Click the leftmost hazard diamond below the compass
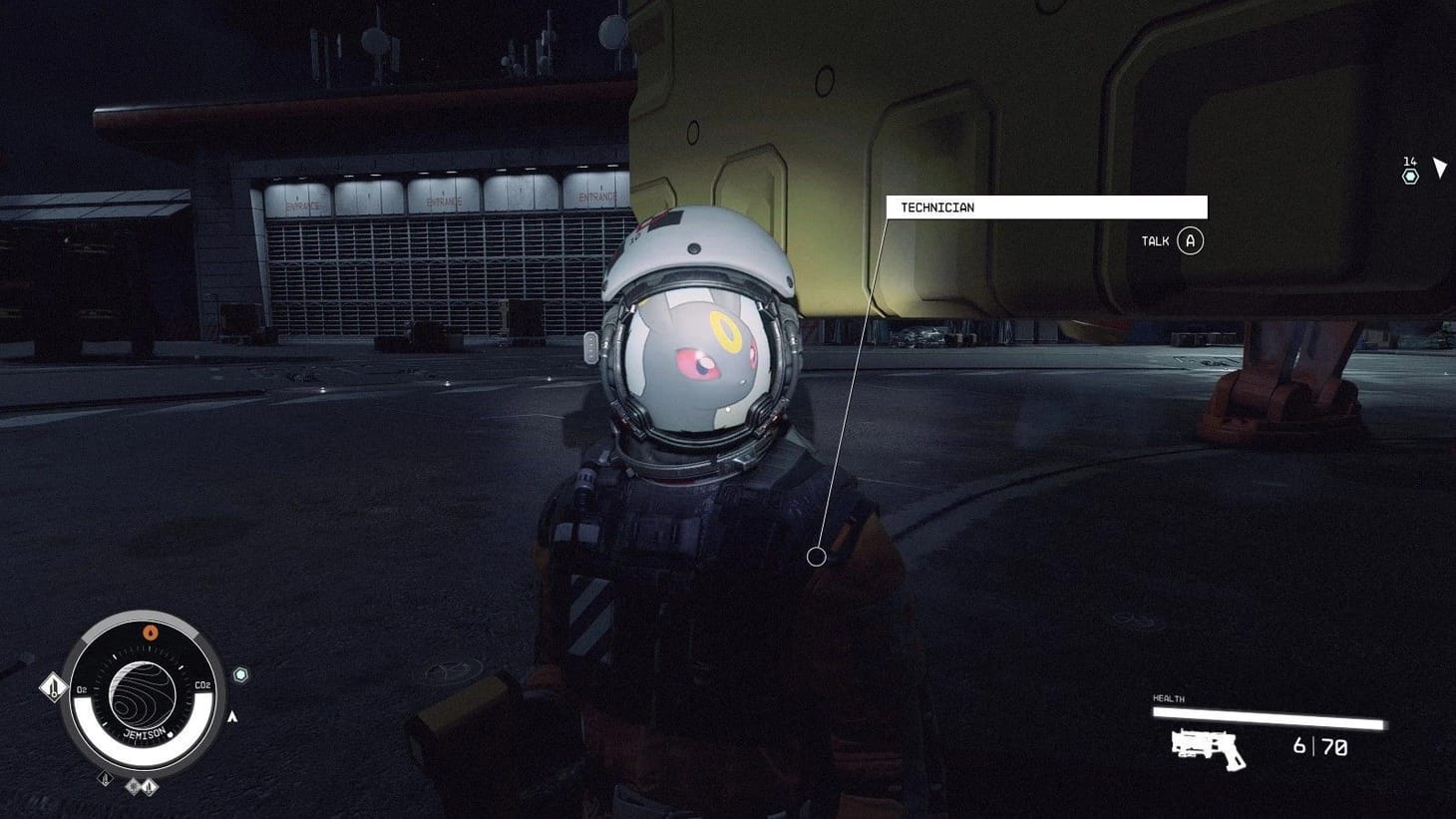The width and height of the screenshot is (1456, 819). coord(106,780)
